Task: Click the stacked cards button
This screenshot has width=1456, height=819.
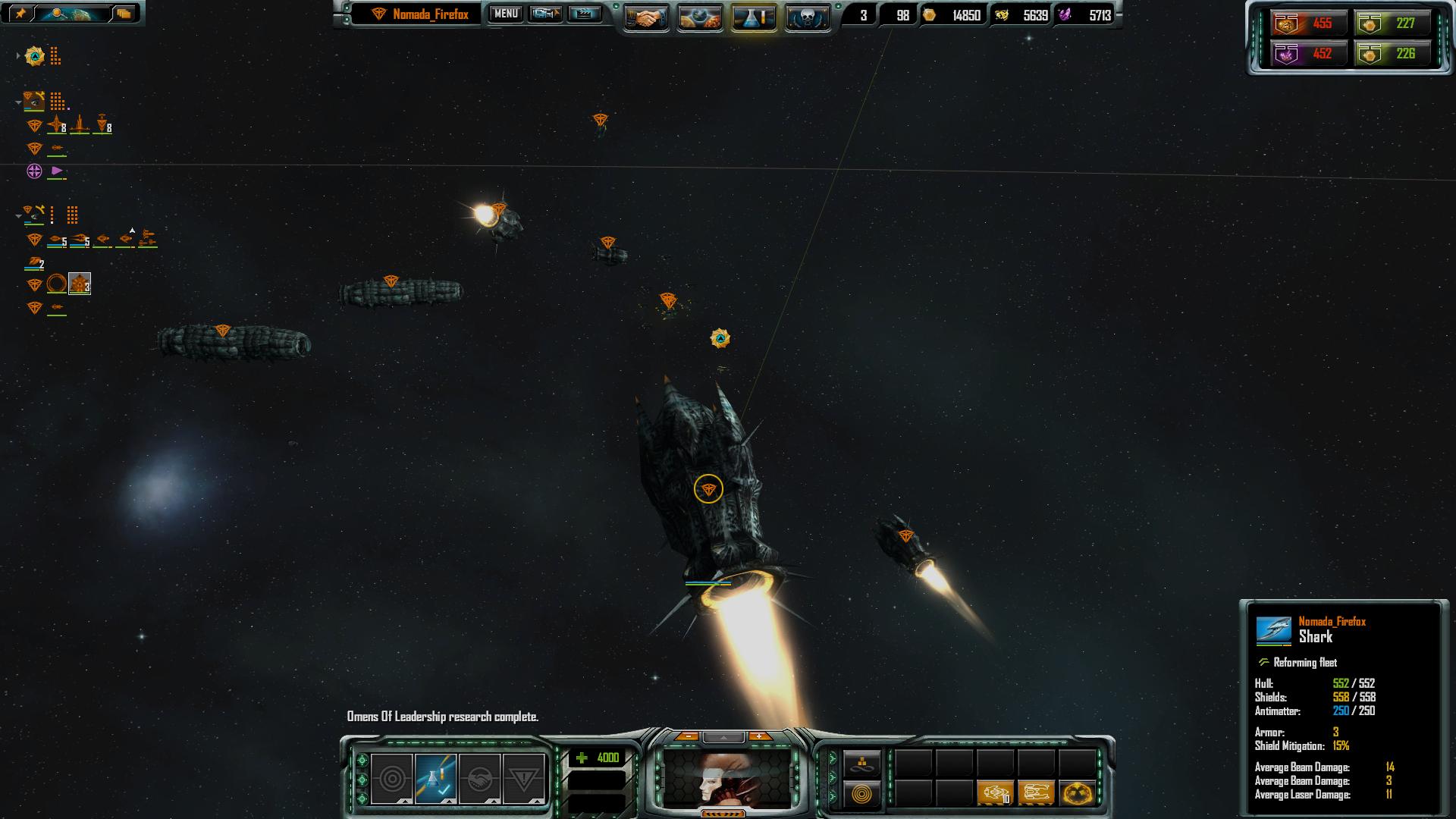Action: point(124,13)
